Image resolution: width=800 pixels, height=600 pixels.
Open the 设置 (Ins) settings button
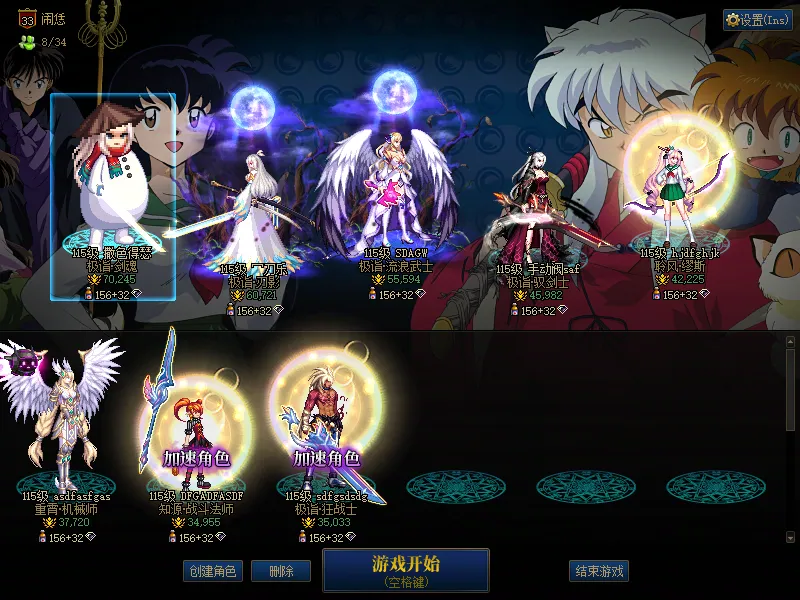click(x=756, y=20)
